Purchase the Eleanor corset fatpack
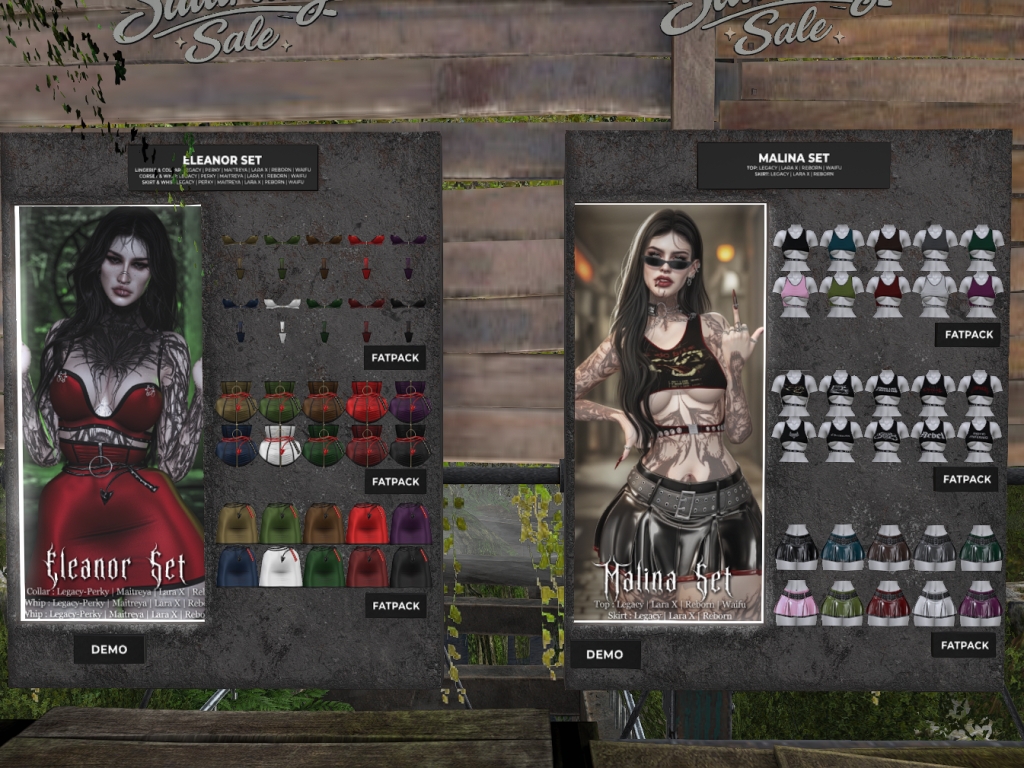The height and width of the screenshot is (768, 1024). pyautogui.click(x=396, y=481)
